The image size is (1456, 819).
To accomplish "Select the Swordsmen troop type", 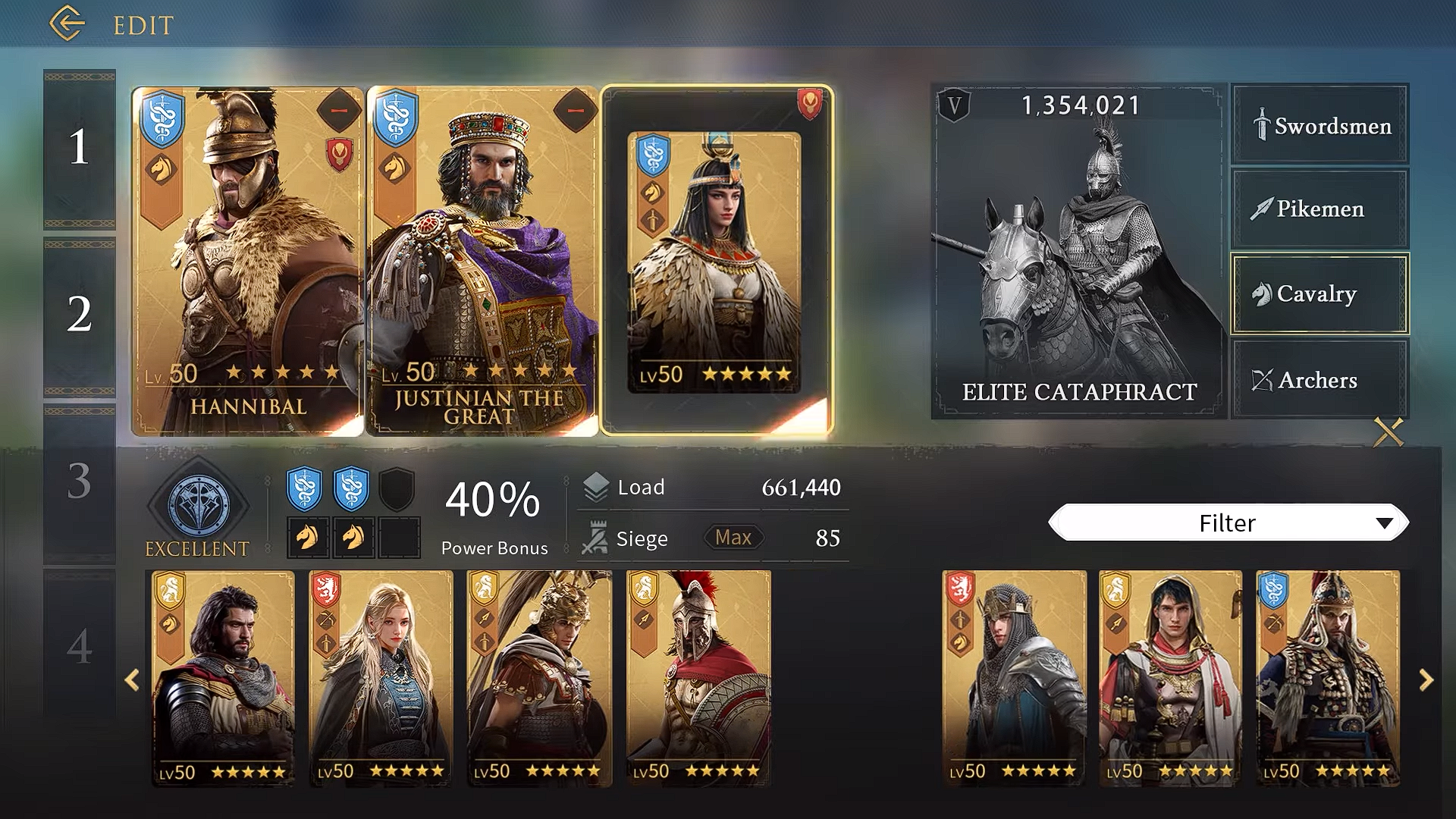I will (x=1319, y=125).
